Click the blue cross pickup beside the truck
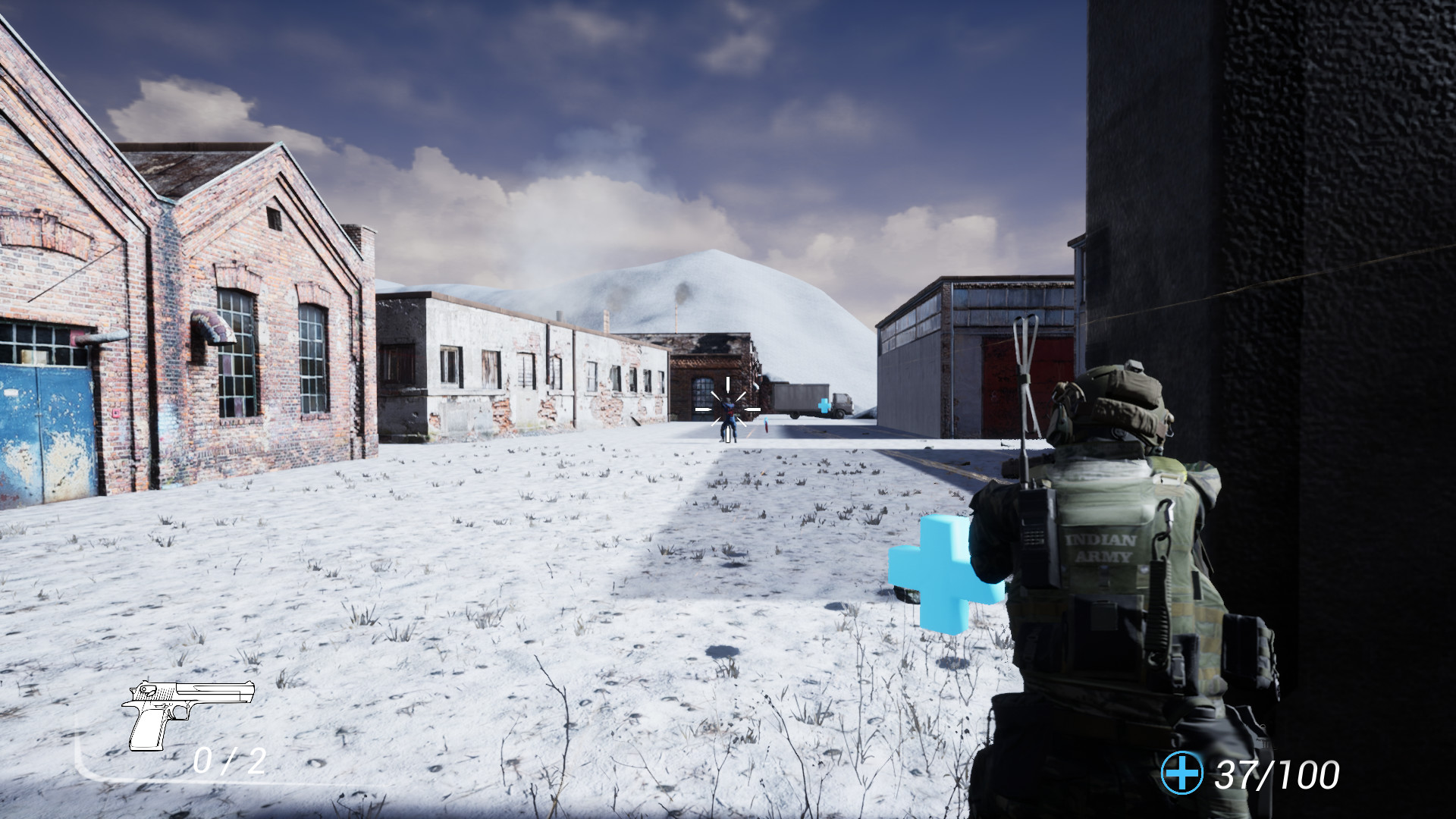The width and height of the screenshot is (1456, 819). (824, 406)
